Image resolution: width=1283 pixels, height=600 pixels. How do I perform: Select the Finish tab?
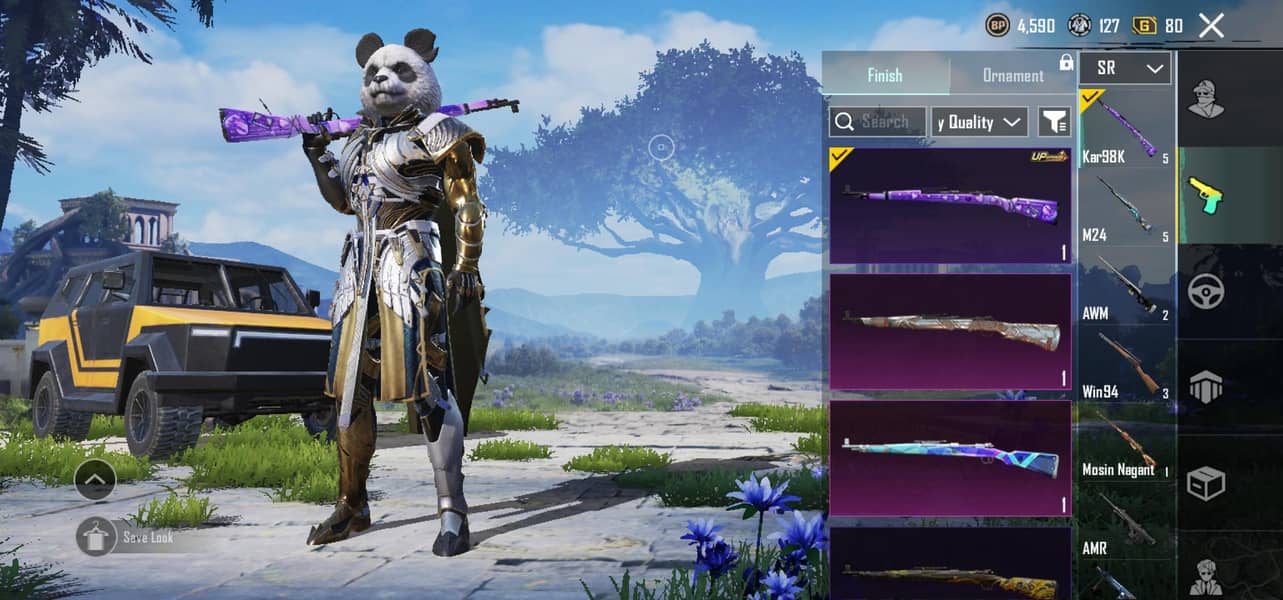[885, 75]
